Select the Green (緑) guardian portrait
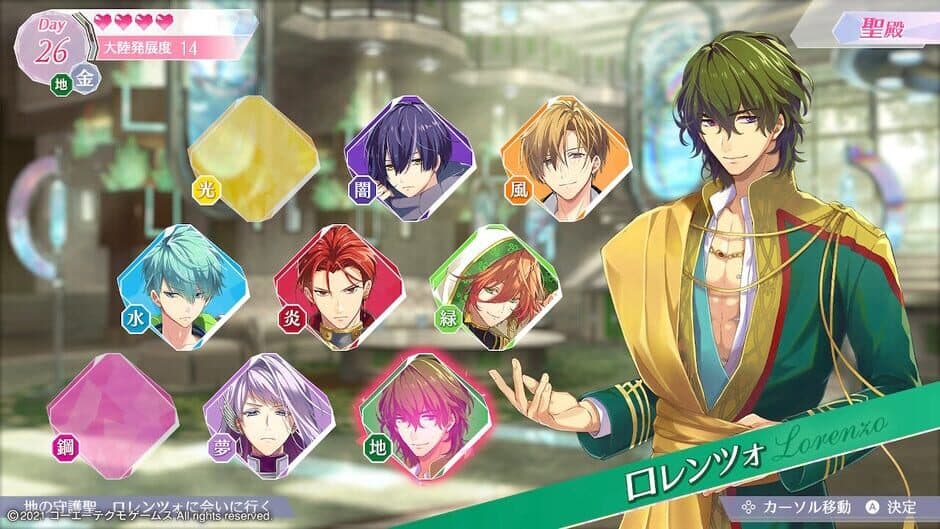Viewport: 940px width, 529px height. (x=494, y=286)
